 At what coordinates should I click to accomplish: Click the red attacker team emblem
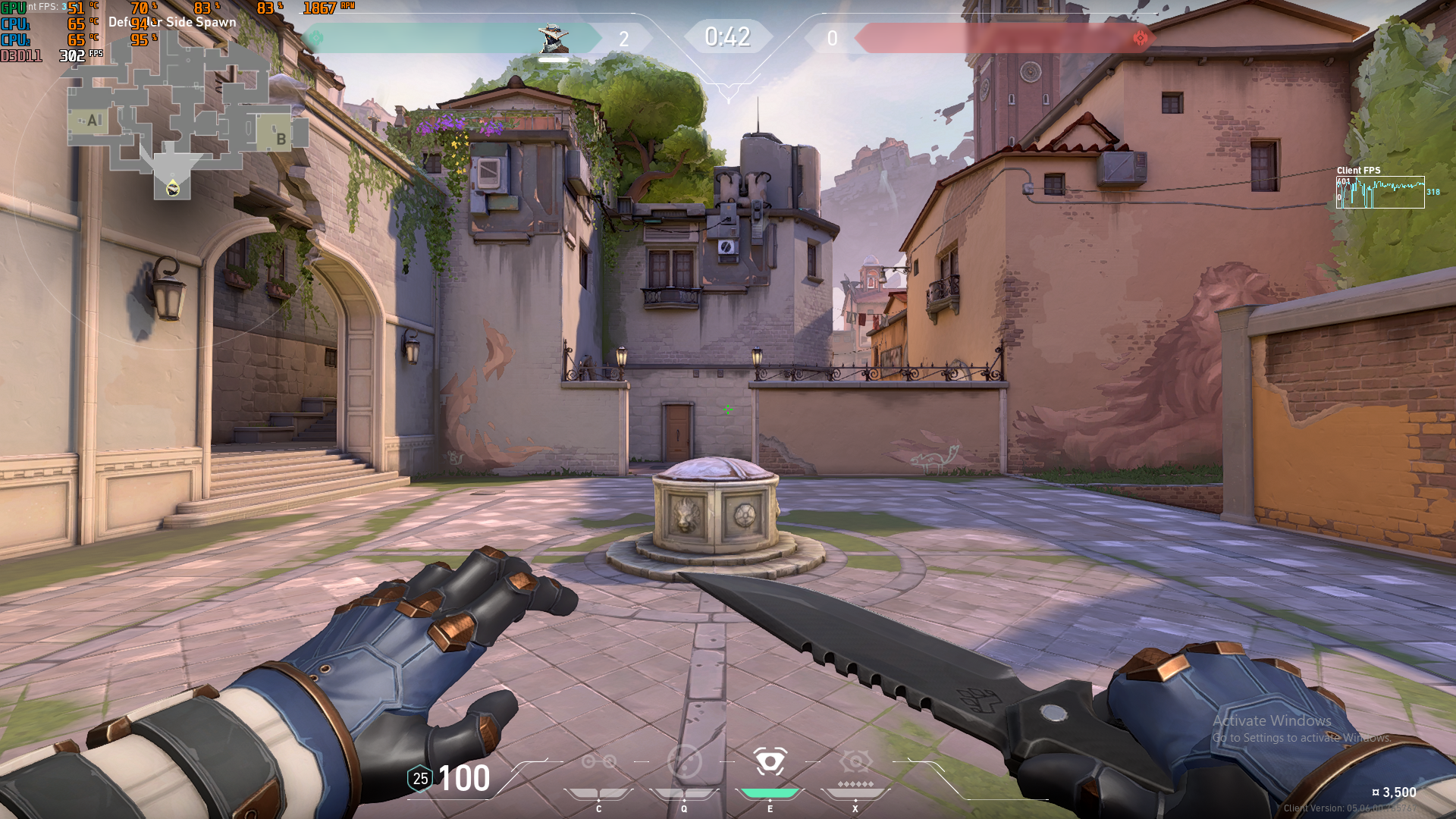click(x=1140, y=38)
